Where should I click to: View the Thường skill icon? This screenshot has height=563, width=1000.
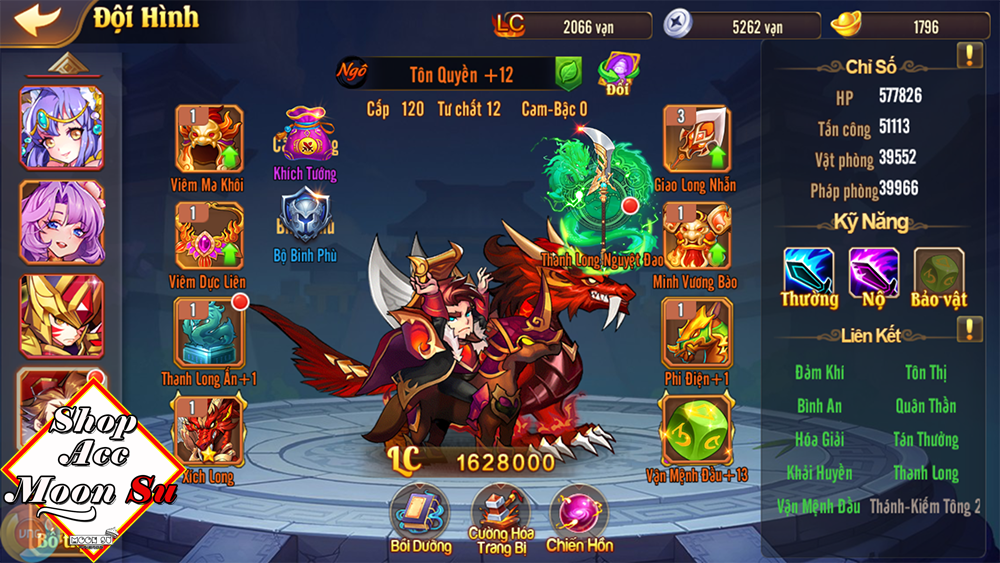(809, 272)
